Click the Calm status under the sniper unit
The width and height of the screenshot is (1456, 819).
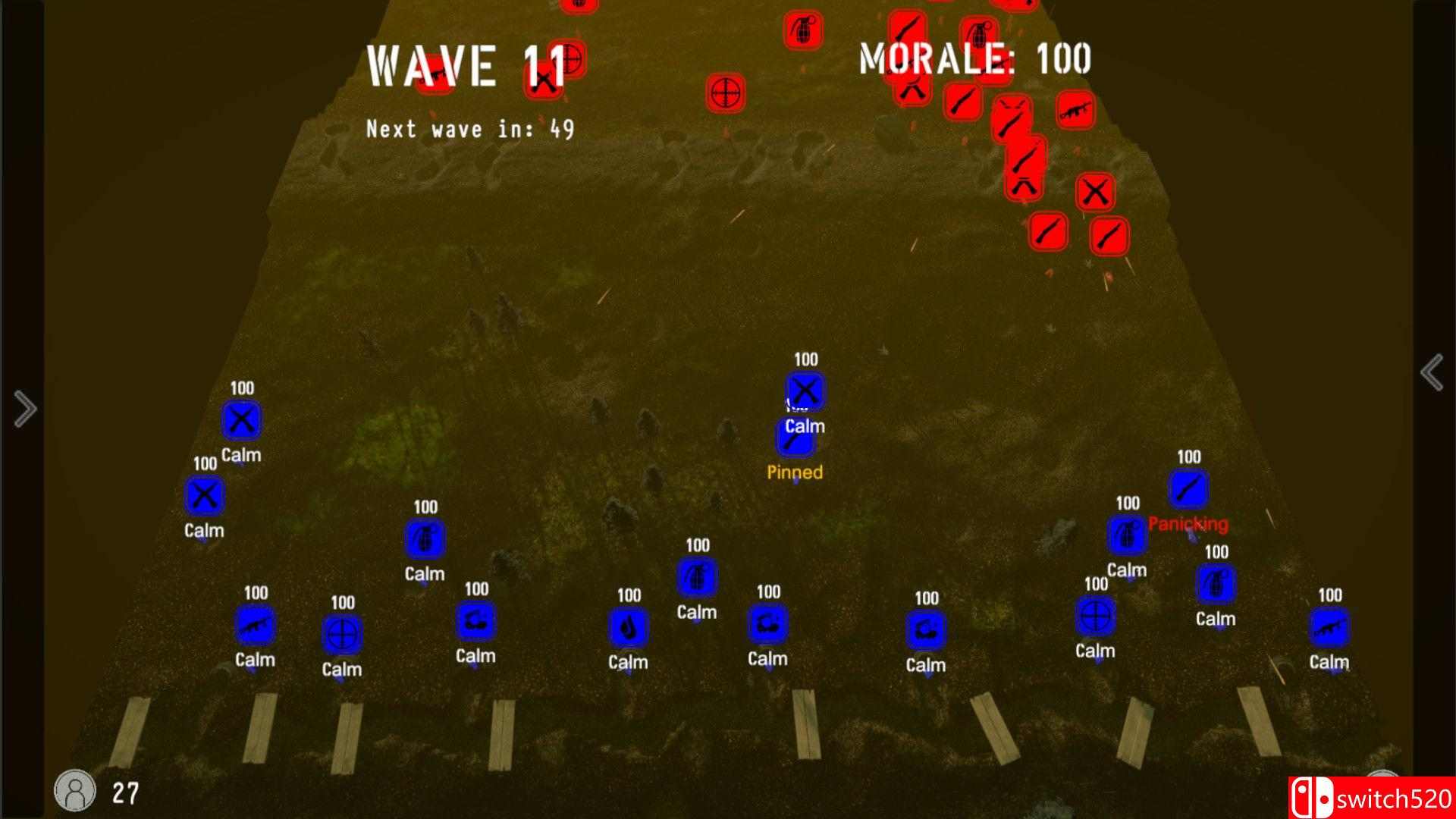coord(1095,650)
